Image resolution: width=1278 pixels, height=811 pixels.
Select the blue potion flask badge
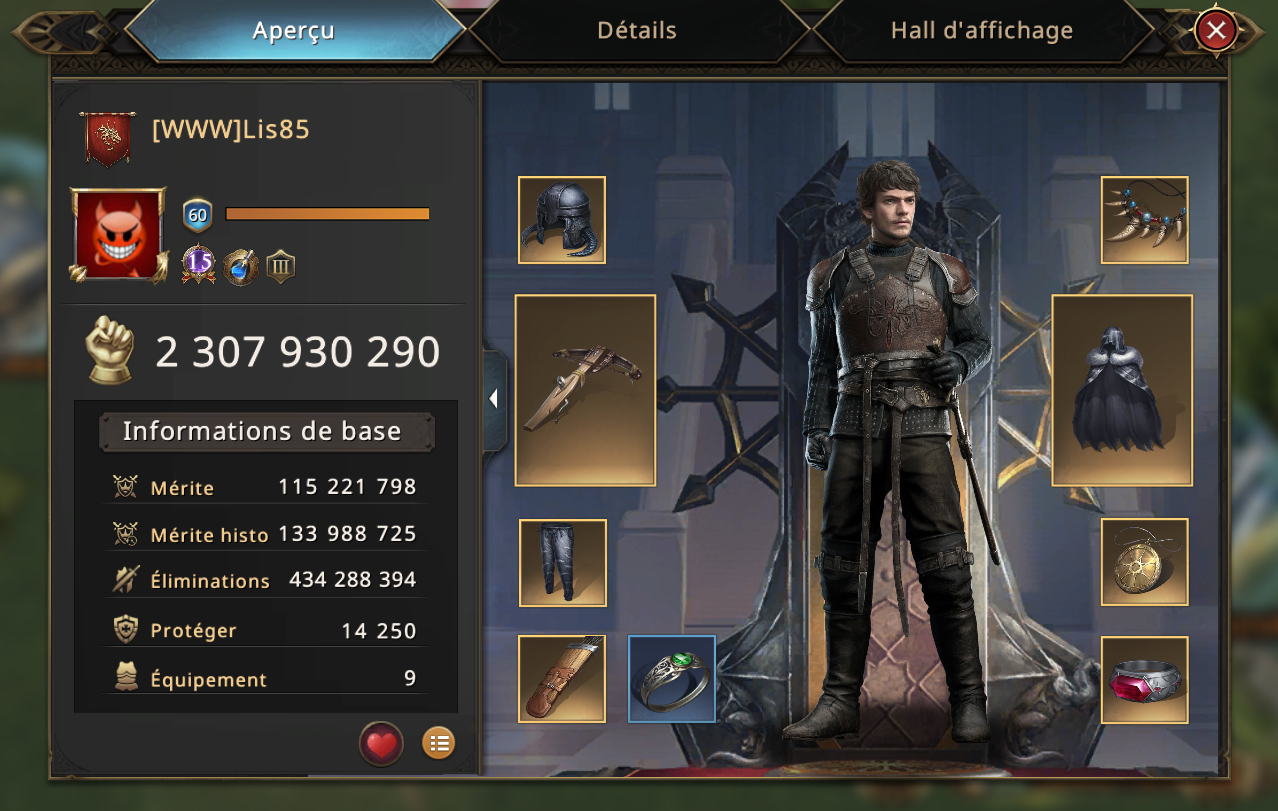pos(241,266)
